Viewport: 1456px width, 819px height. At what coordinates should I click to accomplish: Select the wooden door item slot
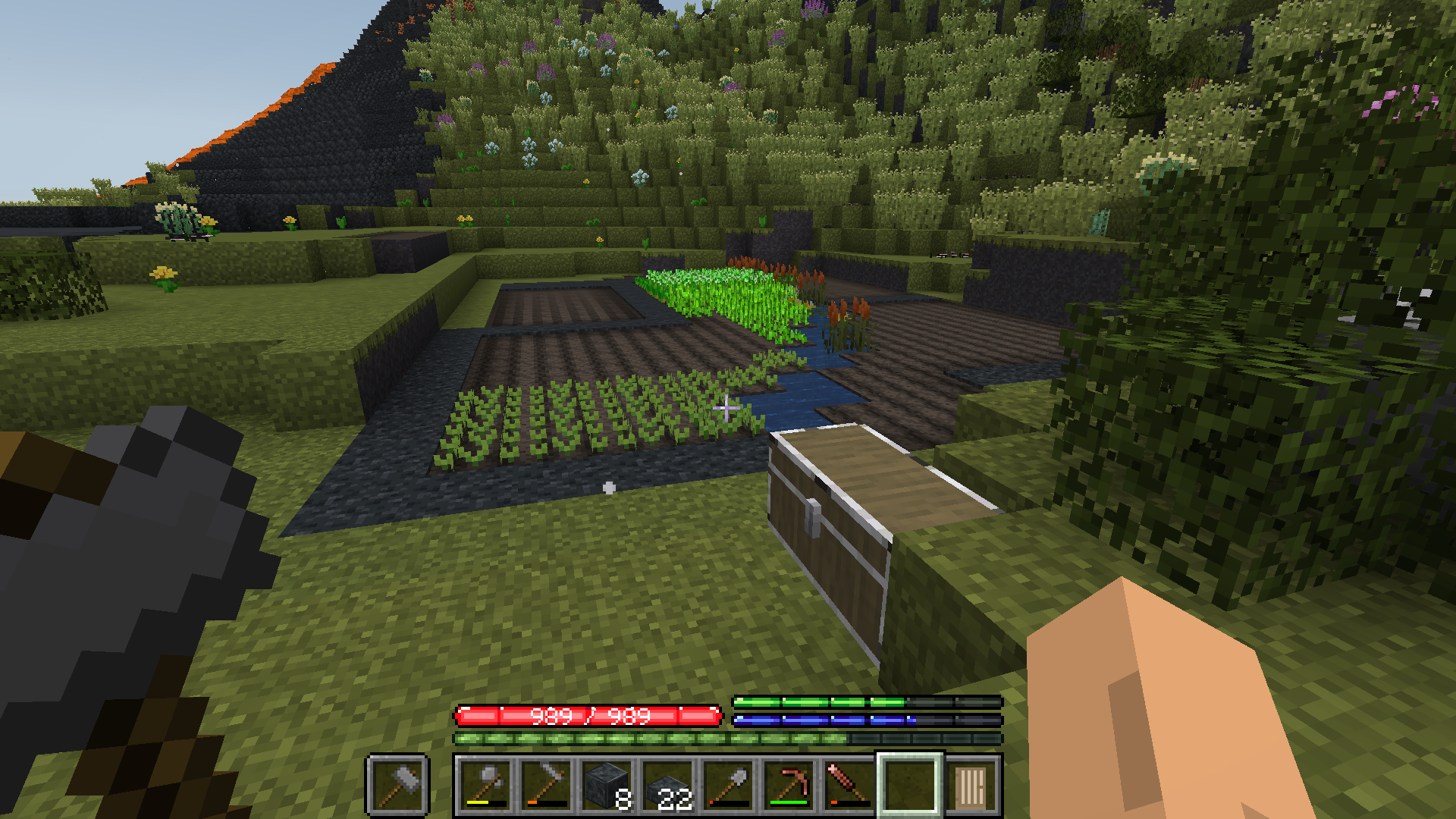[x=971, y=785]
